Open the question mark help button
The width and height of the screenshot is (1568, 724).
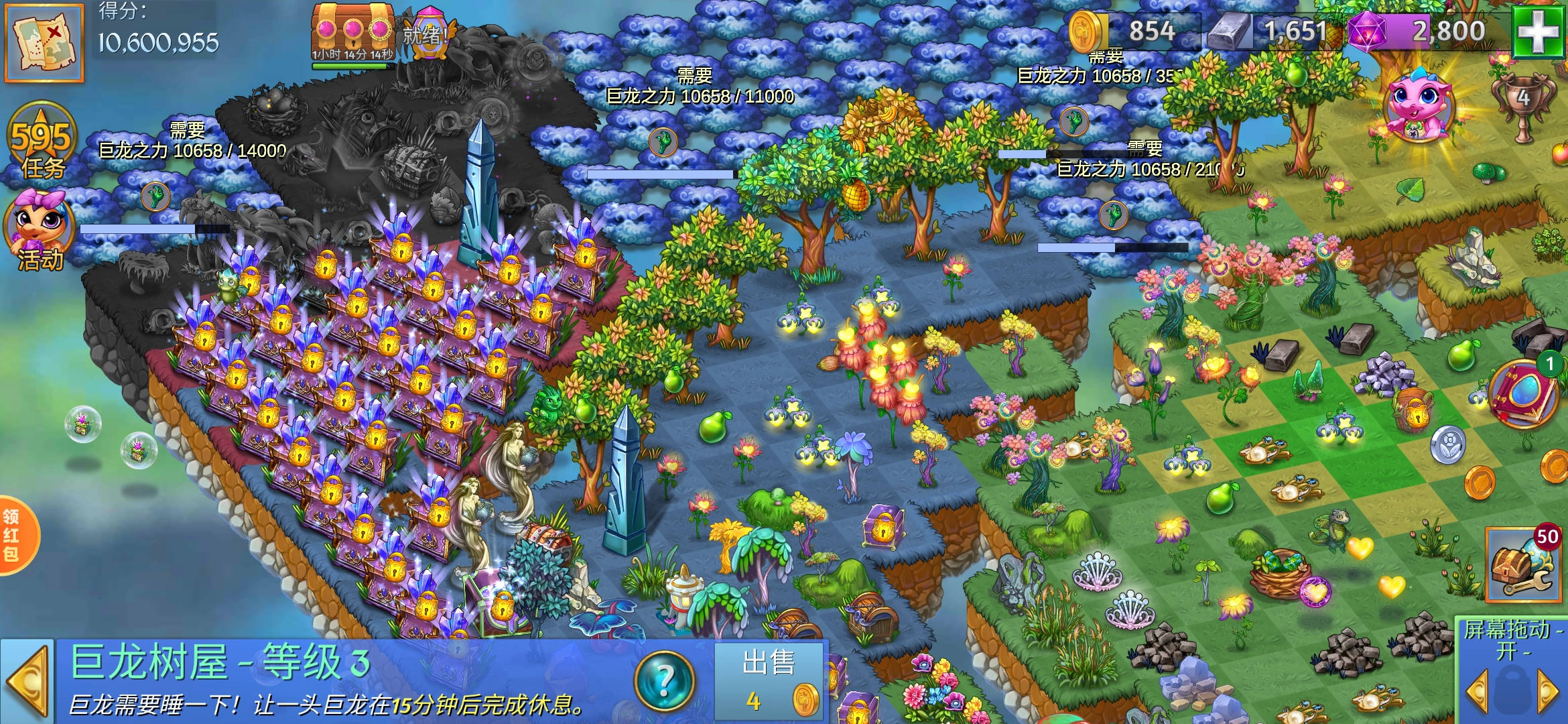pos(664,681)
